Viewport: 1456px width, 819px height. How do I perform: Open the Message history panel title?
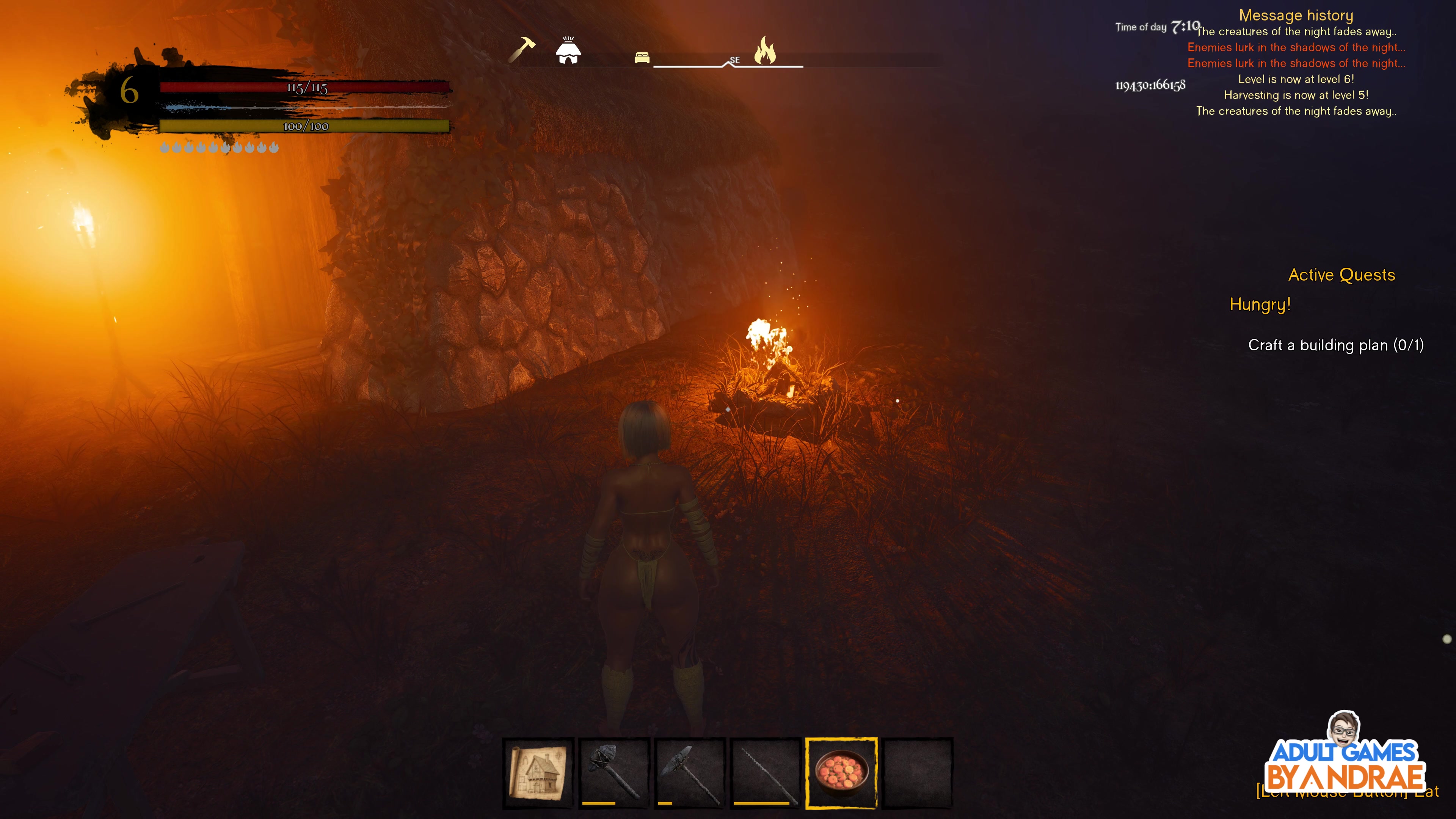[x=1296, y=15]
